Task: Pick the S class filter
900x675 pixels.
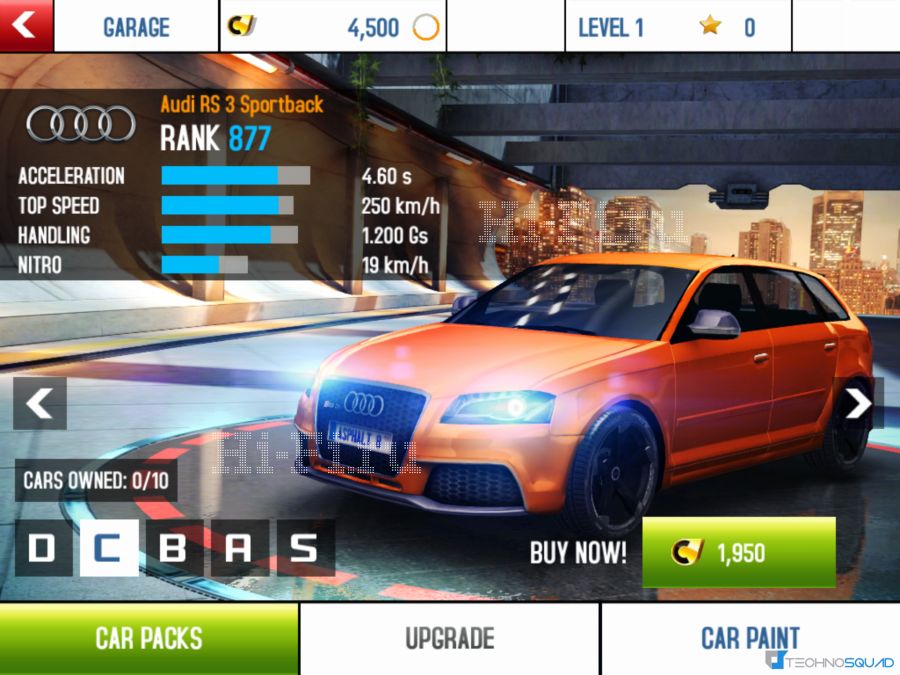Action: coord(304,548)
